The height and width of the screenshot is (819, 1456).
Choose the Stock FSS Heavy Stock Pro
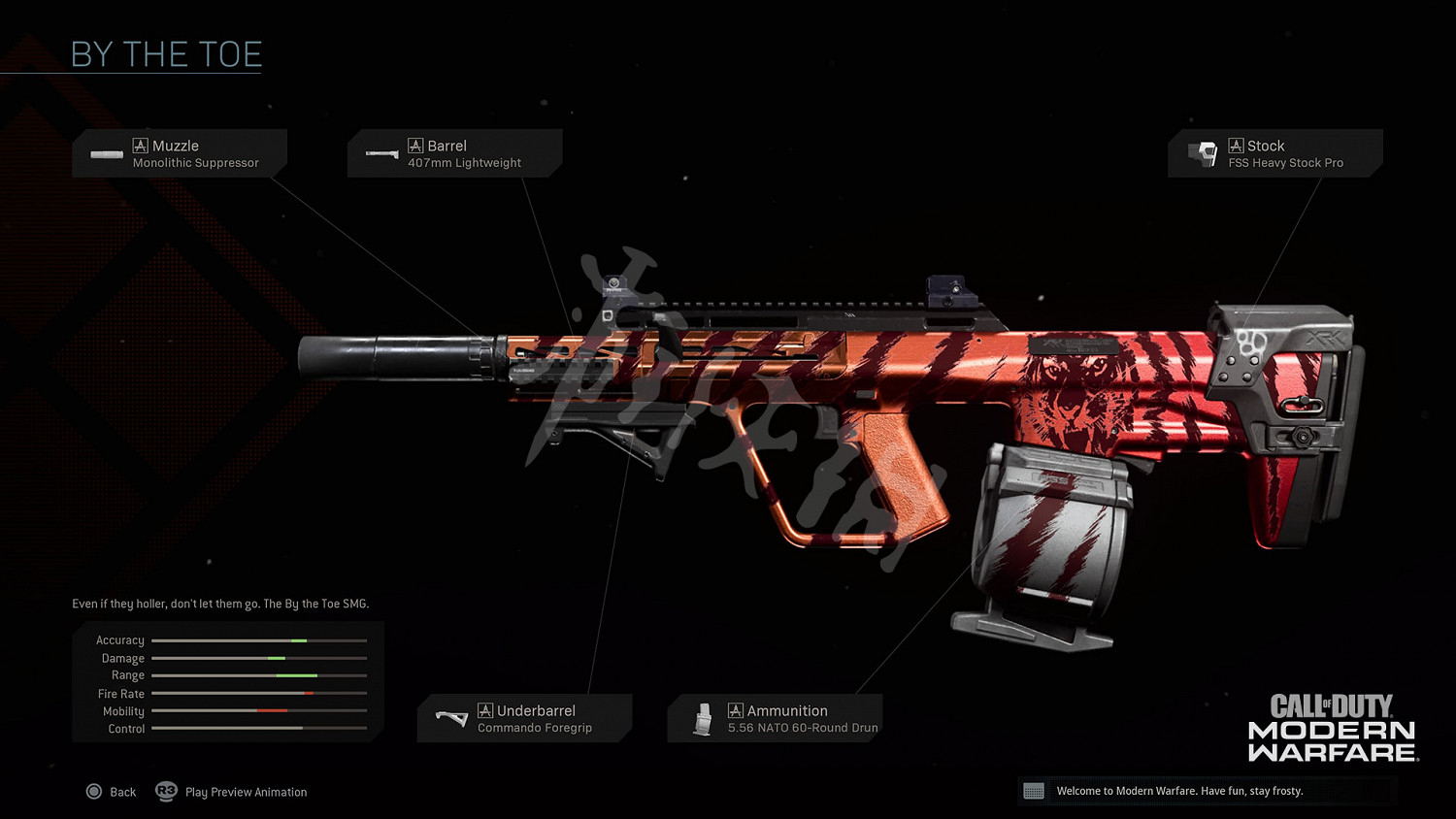click(1274, 153)
